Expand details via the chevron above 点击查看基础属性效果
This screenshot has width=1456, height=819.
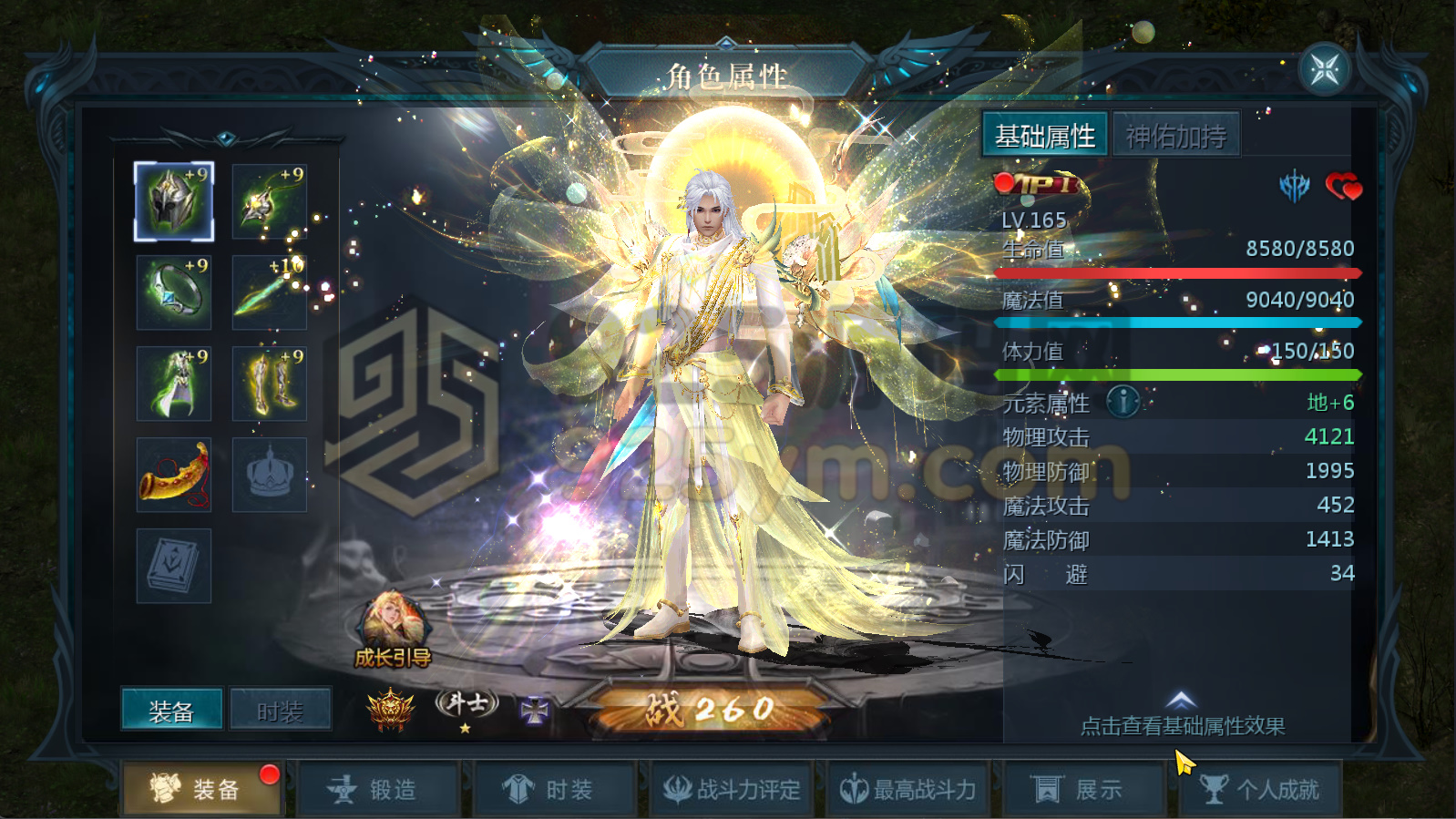(1181, 698)
